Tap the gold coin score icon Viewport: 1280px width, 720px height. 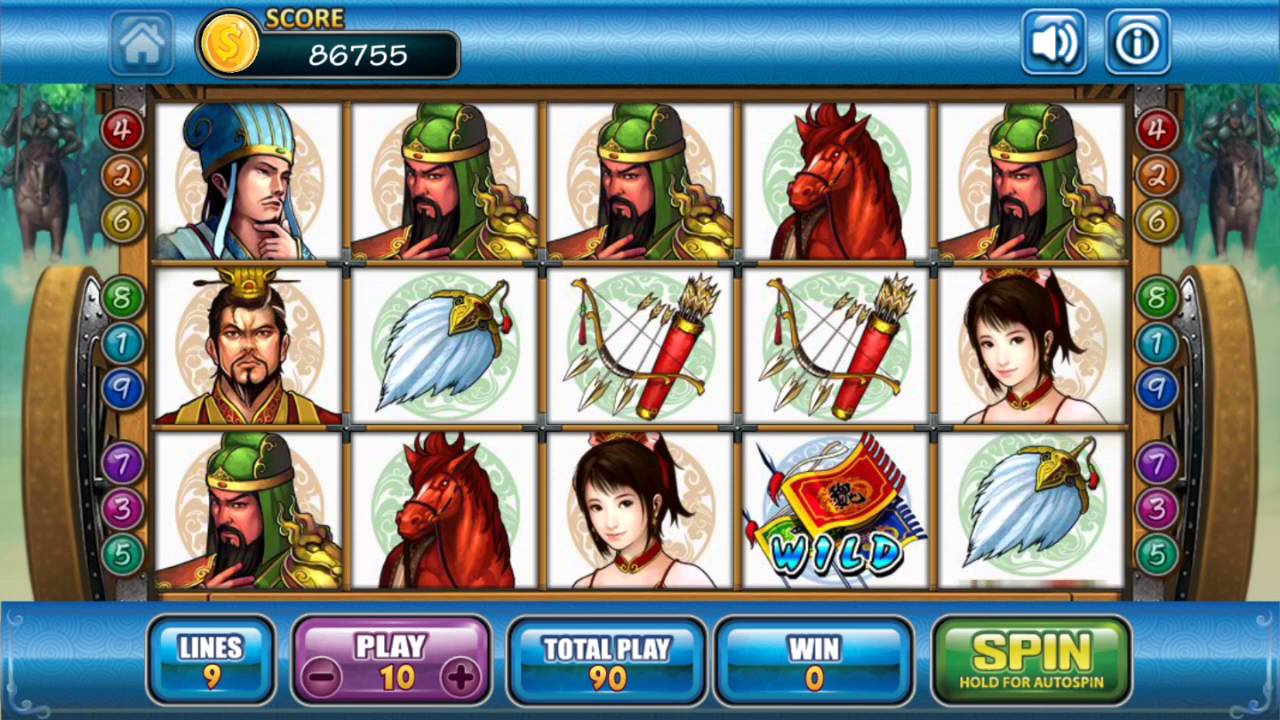coord(230,44)
